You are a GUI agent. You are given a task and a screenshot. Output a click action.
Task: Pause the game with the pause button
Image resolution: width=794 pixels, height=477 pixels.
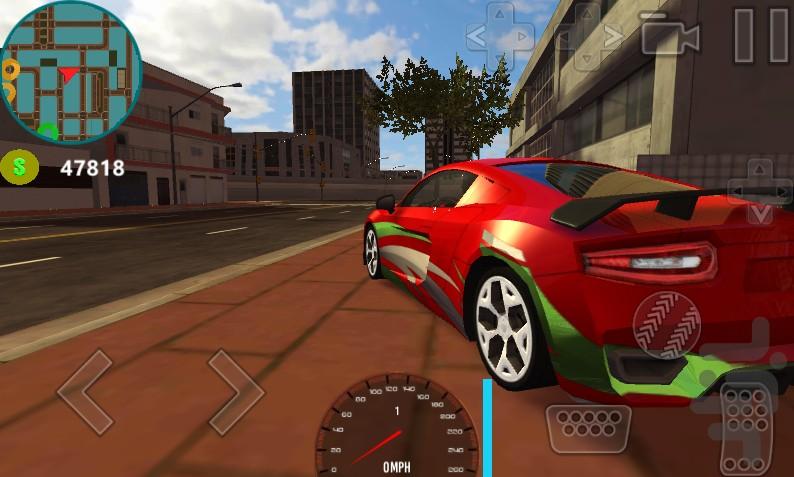tap(759, 36)
